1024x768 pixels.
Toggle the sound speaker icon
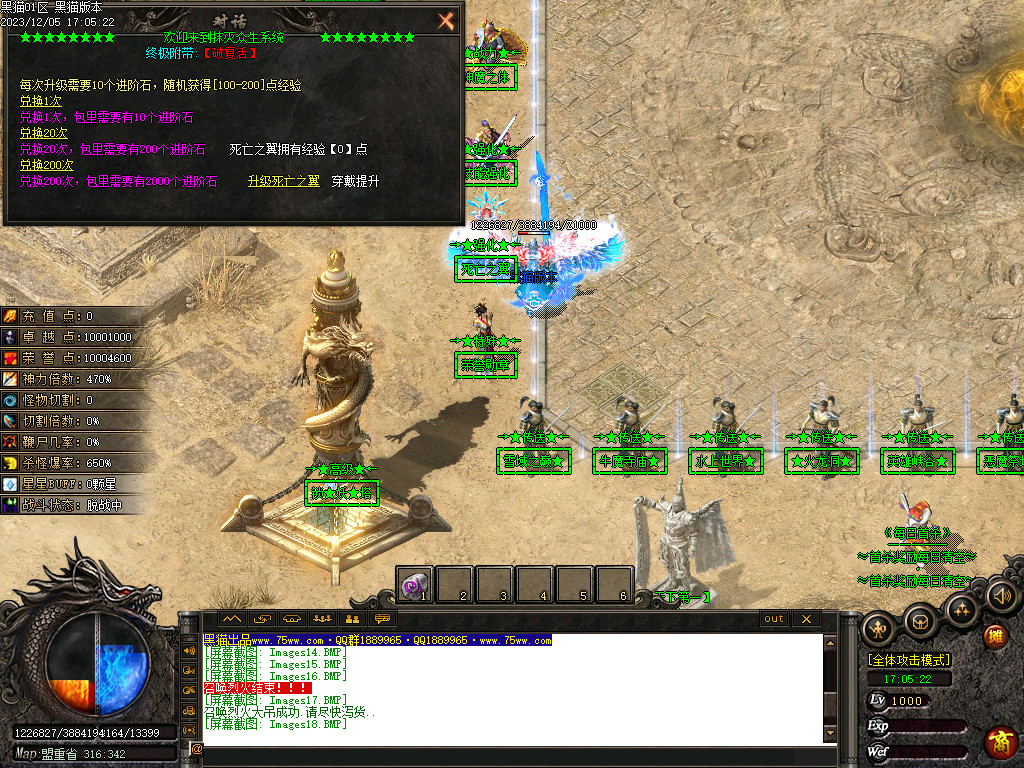pyautogui.click(x=1001, y=598)
